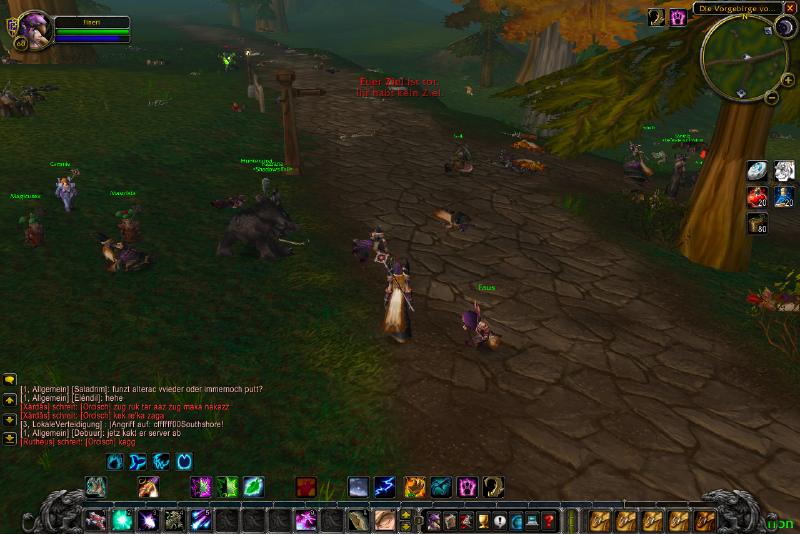
Task: Open the chat bubble menu button
Action: click(10, 380)
